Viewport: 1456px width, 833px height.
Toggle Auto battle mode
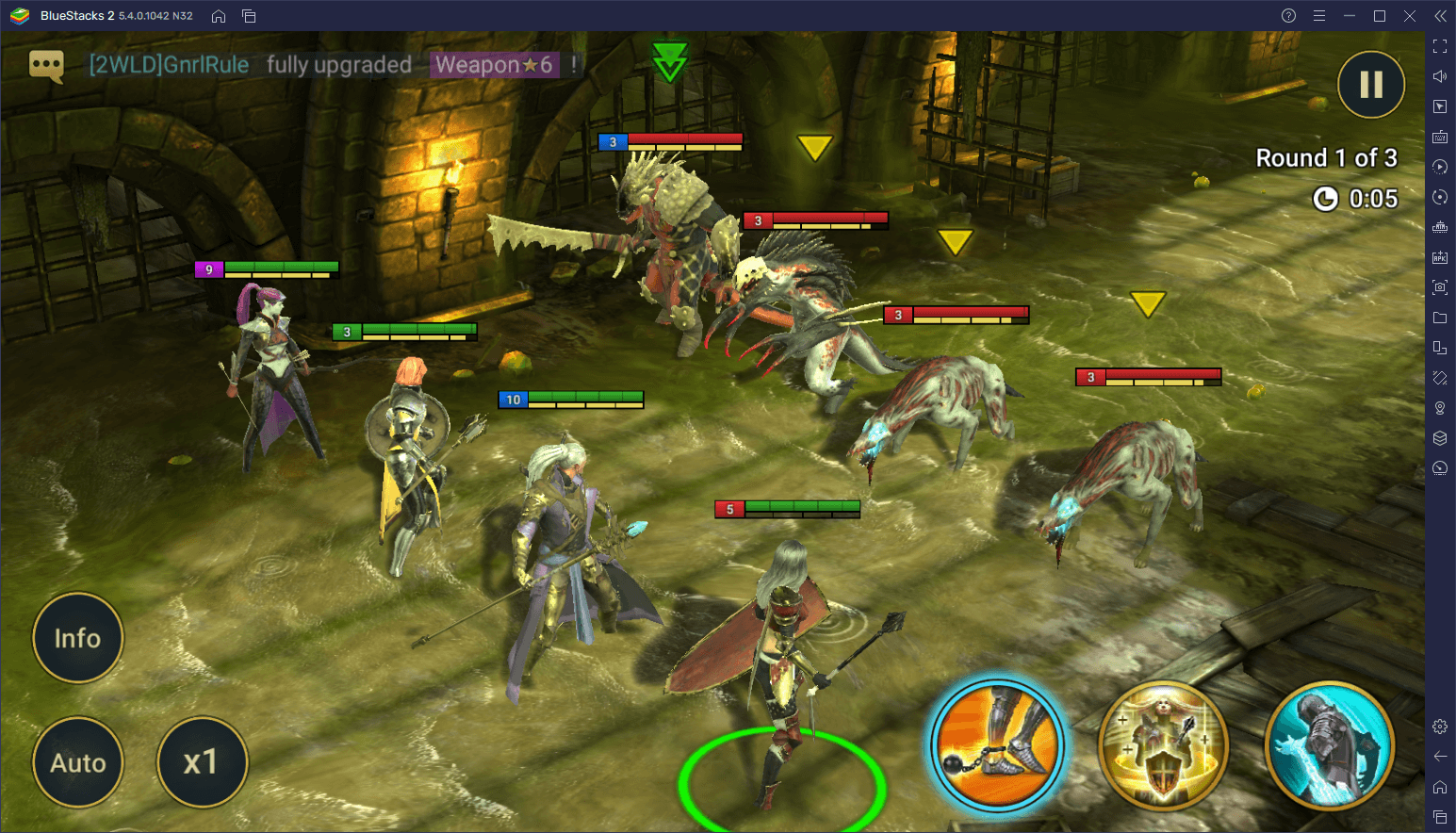(x=77, y=762)
